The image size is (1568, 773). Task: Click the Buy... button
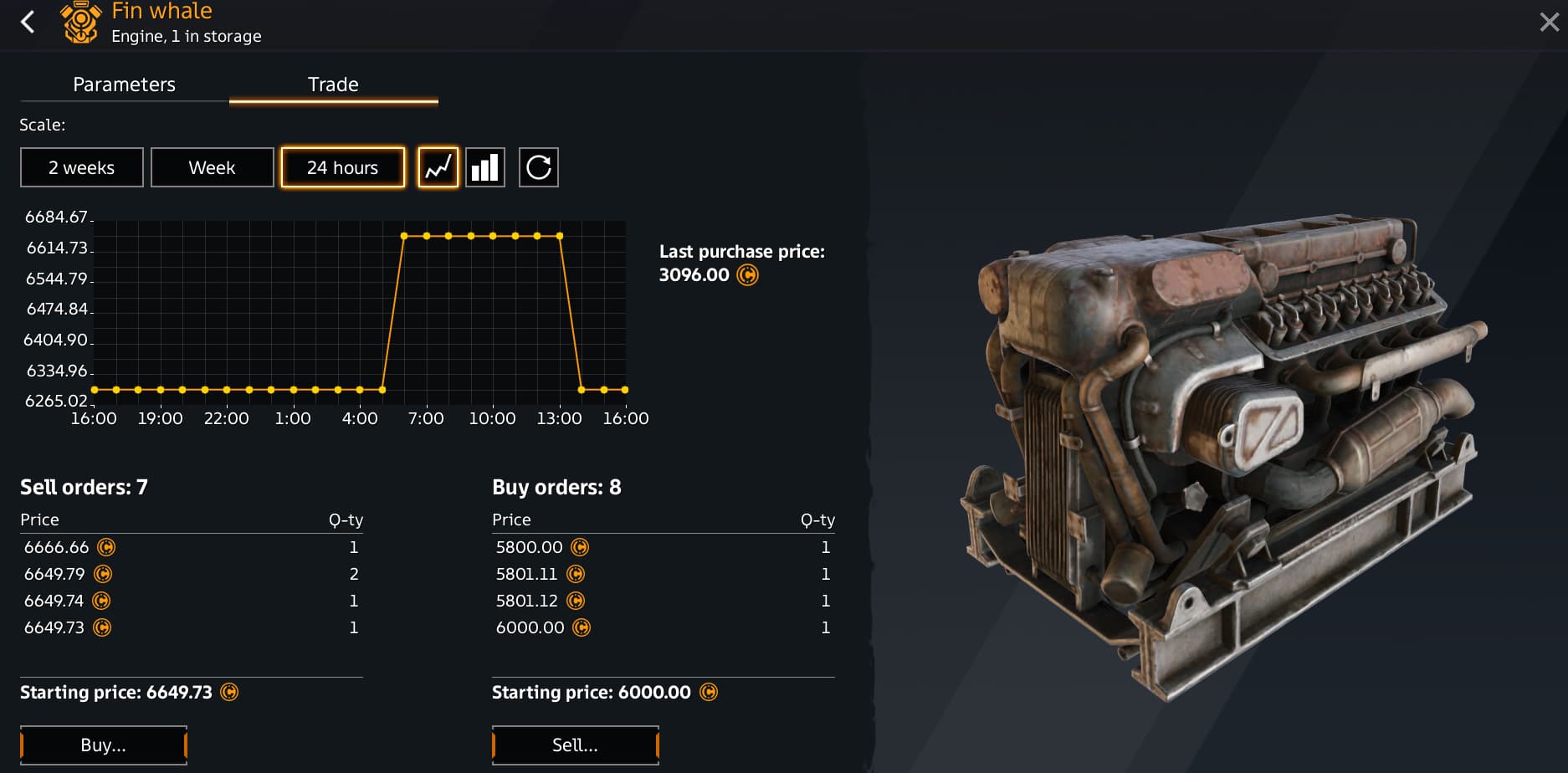tap(103, 745)
